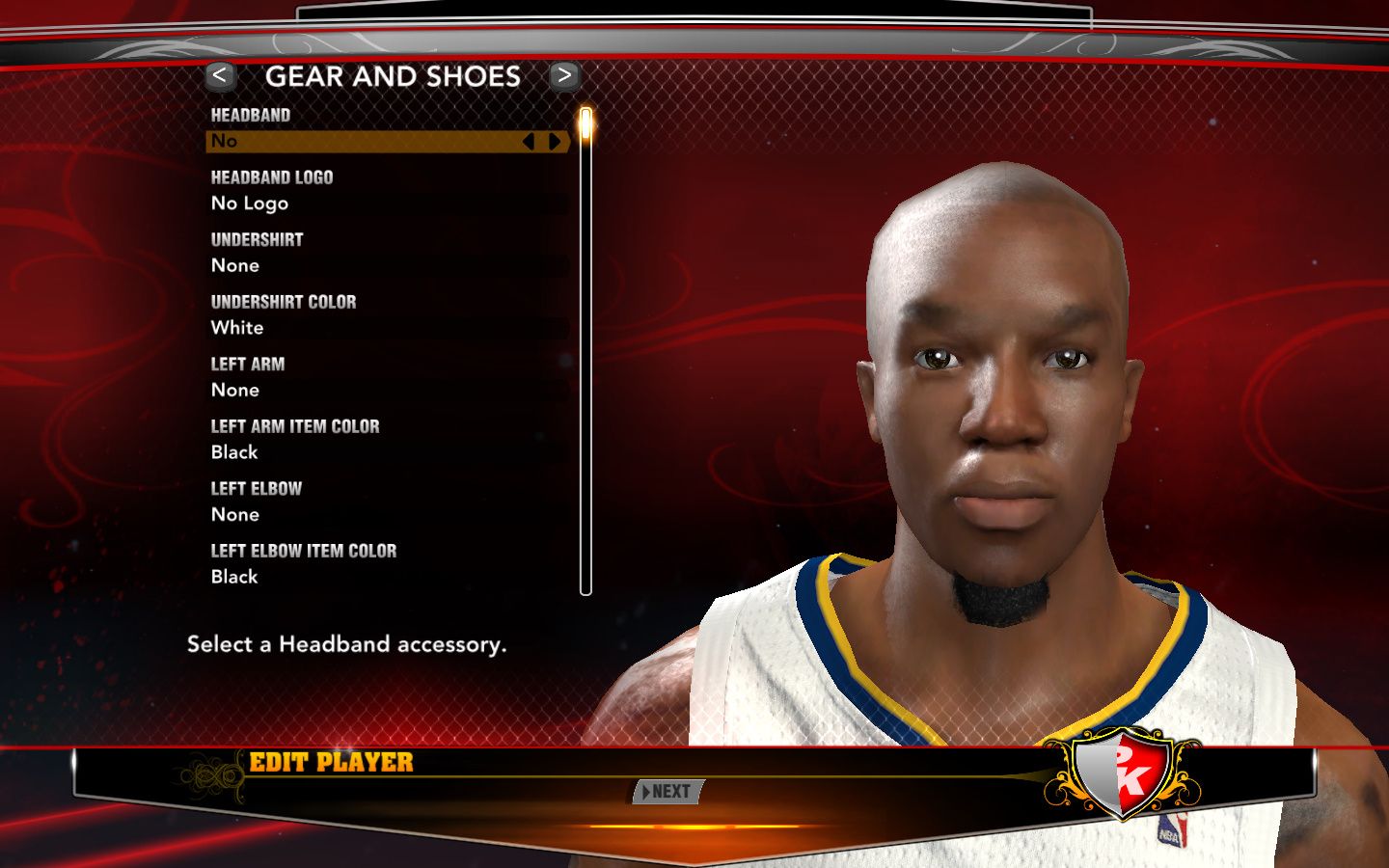
Task: Cycle Headband value left with arrow
Action: click(528, 142)
